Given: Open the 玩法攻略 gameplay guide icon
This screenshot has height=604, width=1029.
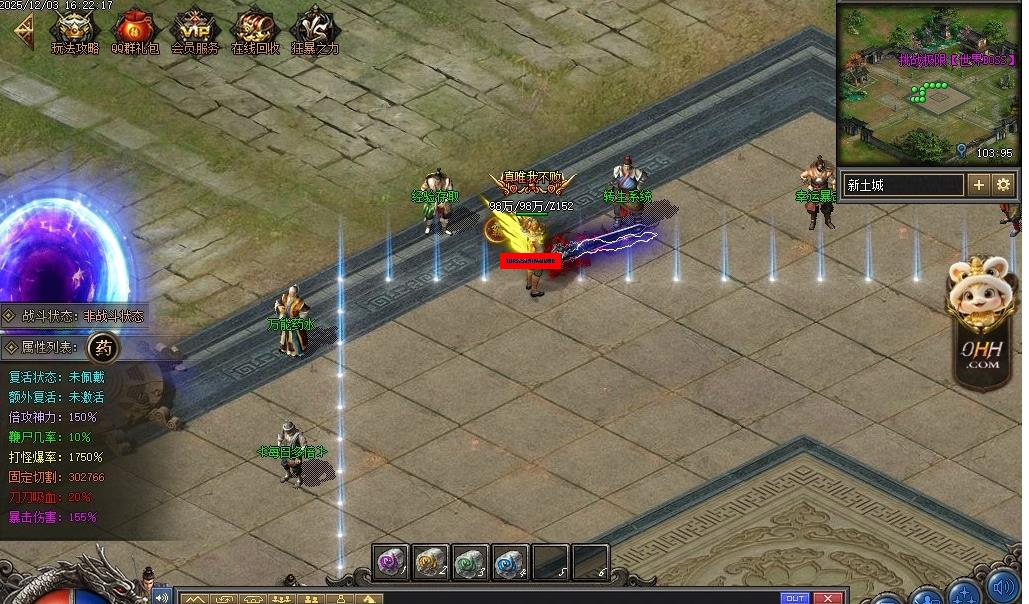Looking at the screenshot, I should click(74, 30).
